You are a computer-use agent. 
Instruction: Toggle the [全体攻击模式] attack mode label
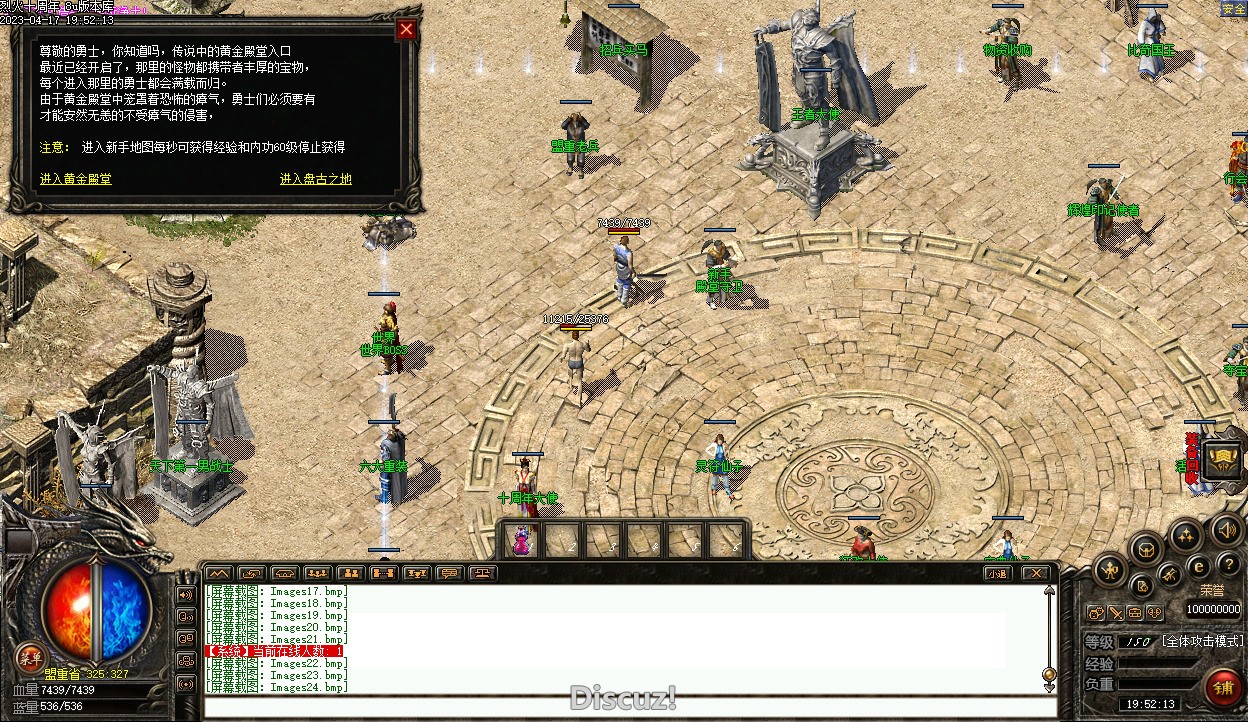[1203, 641]
